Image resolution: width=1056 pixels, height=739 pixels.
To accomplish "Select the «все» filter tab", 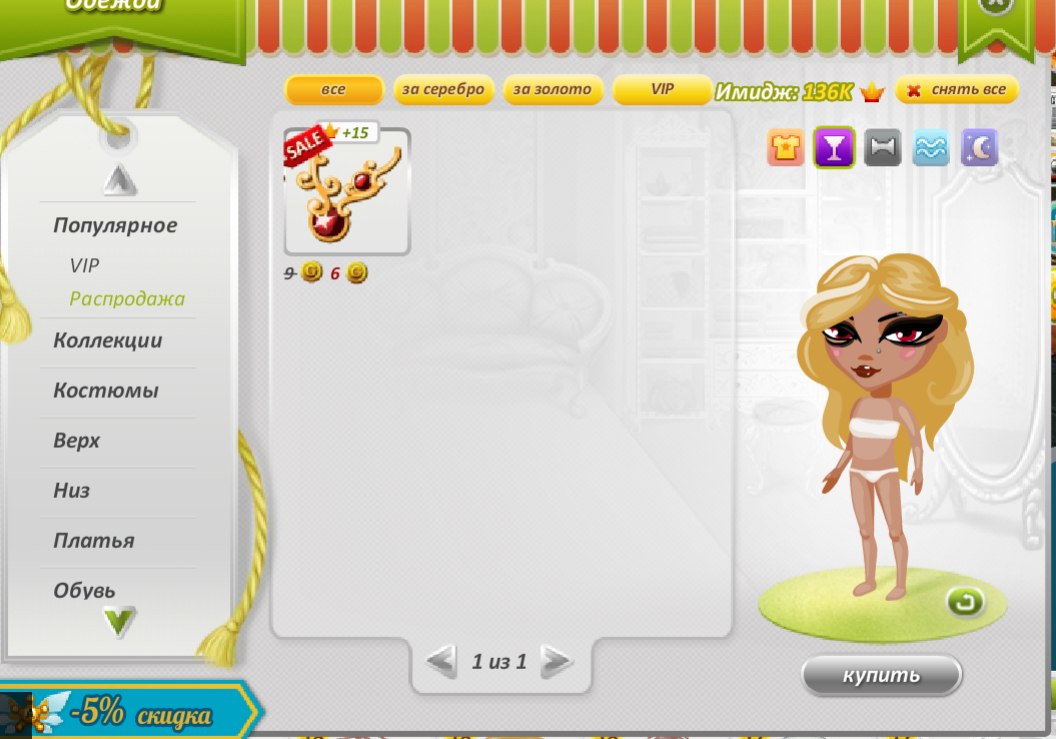I will 334,90.
